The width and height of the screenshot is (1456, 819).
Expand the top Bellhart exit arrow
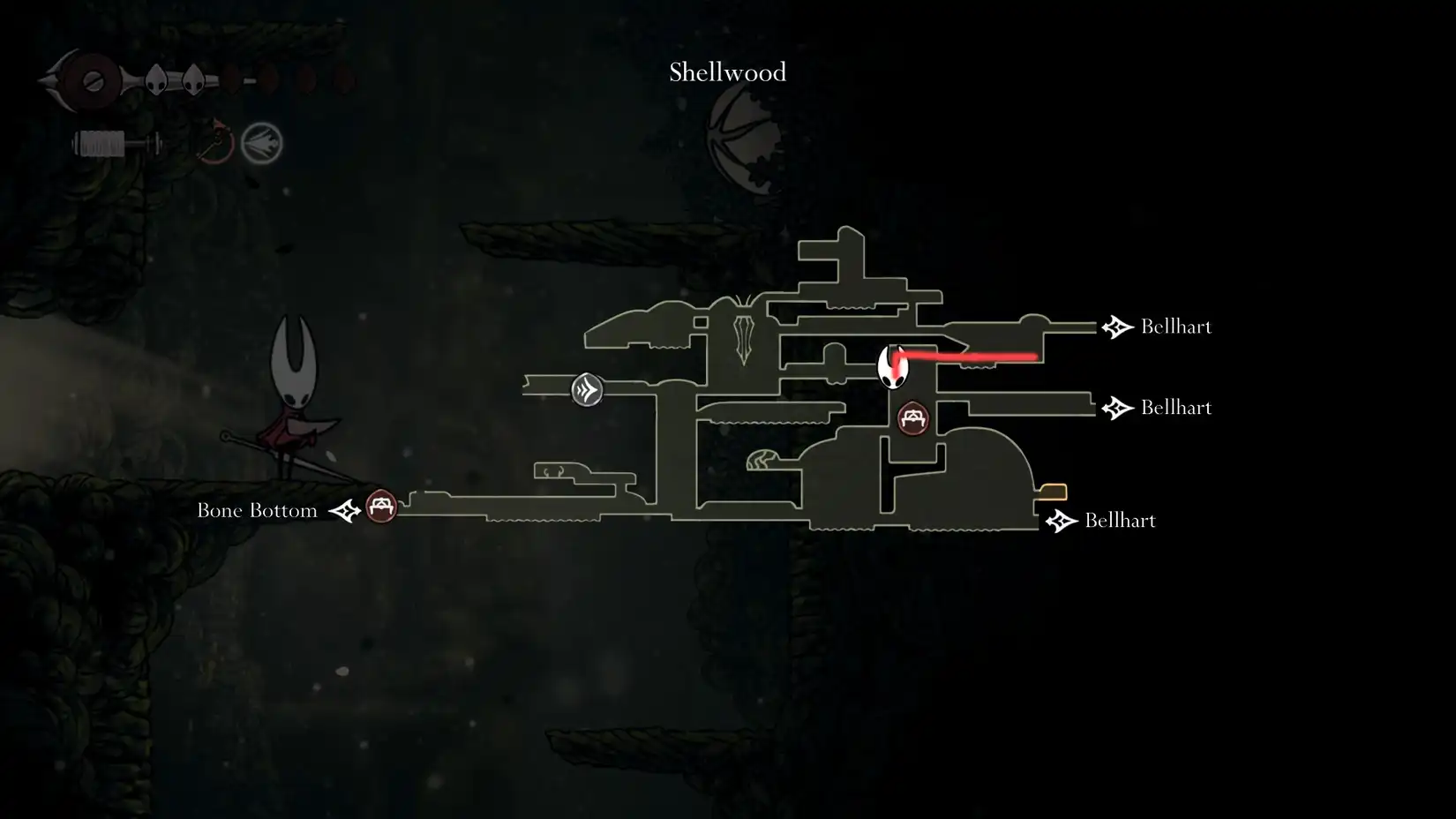pos(1117,326)
